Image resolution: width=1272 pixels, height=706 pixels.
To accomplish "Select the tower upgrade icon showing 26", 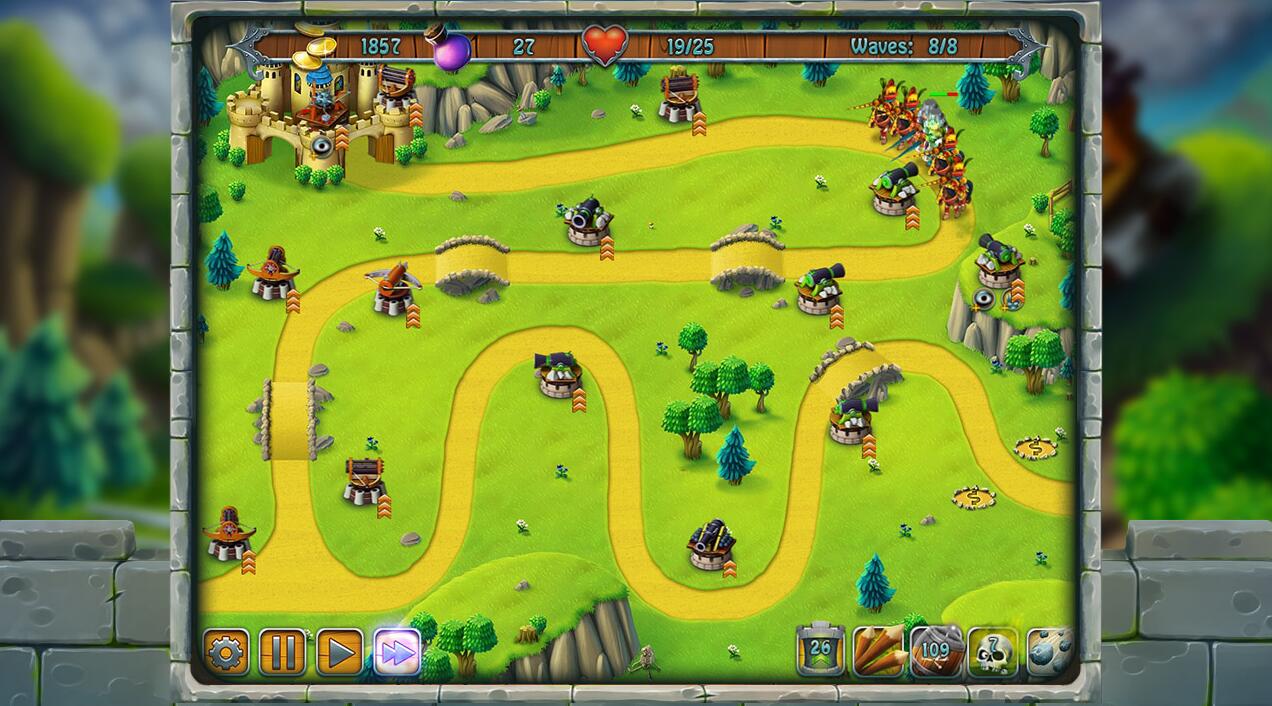I will point(821,652).
